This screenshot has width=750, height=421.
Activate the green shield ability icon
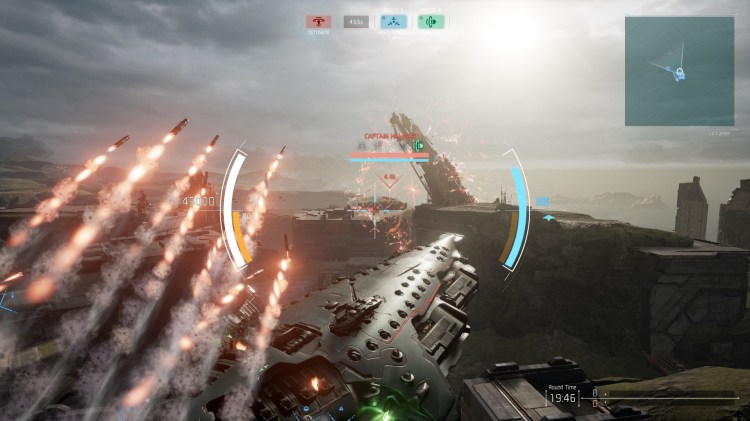pos(431,21)
